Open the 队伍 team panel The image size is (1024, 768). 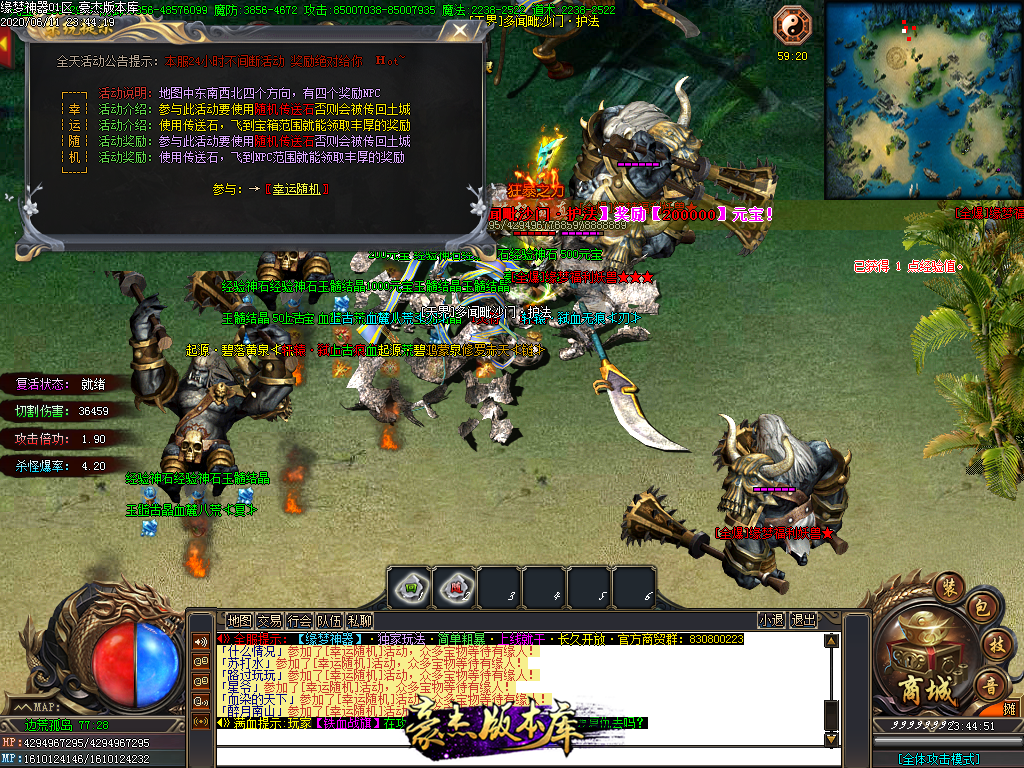point(329,621)
